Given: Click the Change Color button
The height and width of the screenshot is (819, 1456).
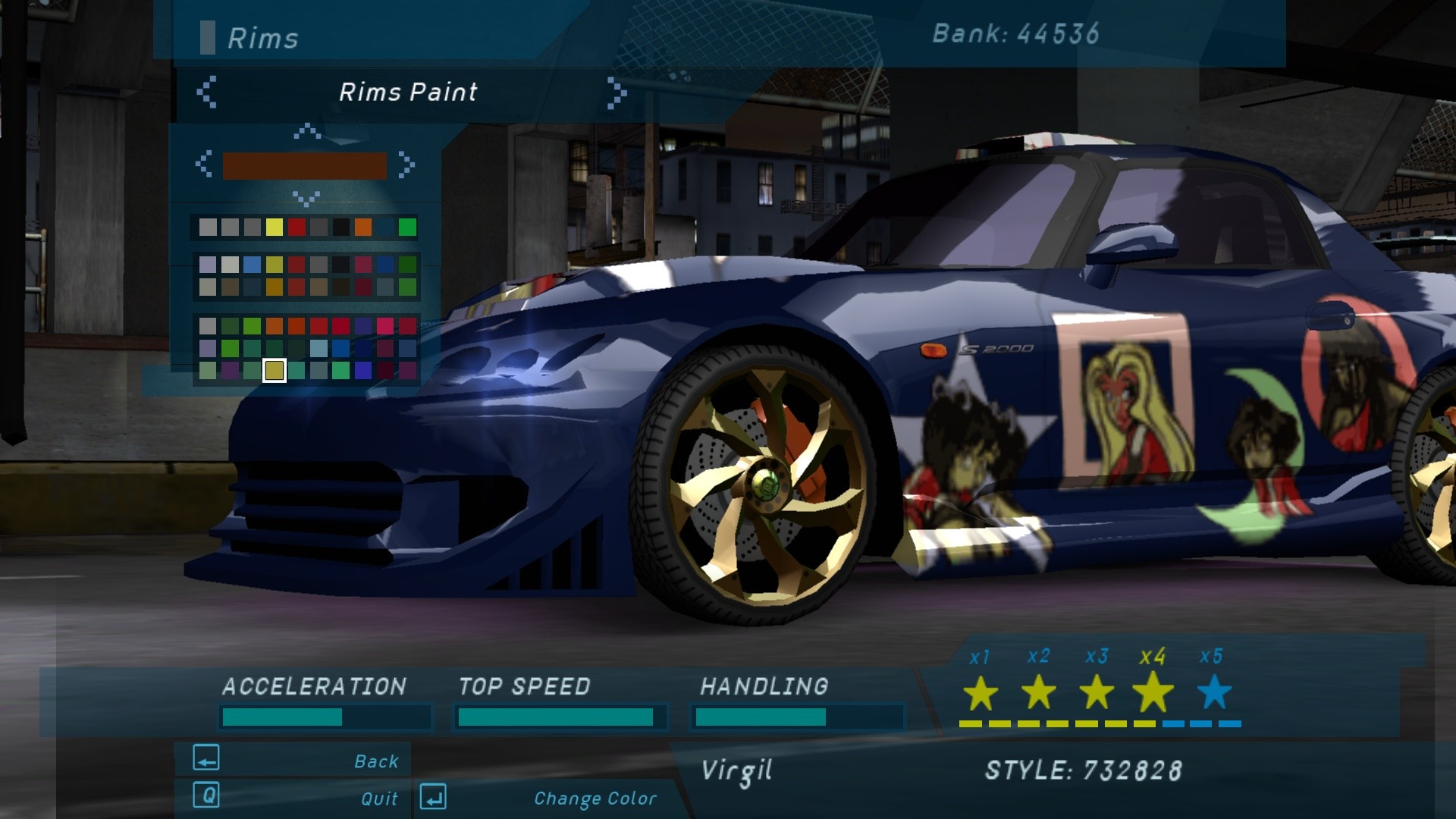Looking at the screenshot, I should coord(540,798).
